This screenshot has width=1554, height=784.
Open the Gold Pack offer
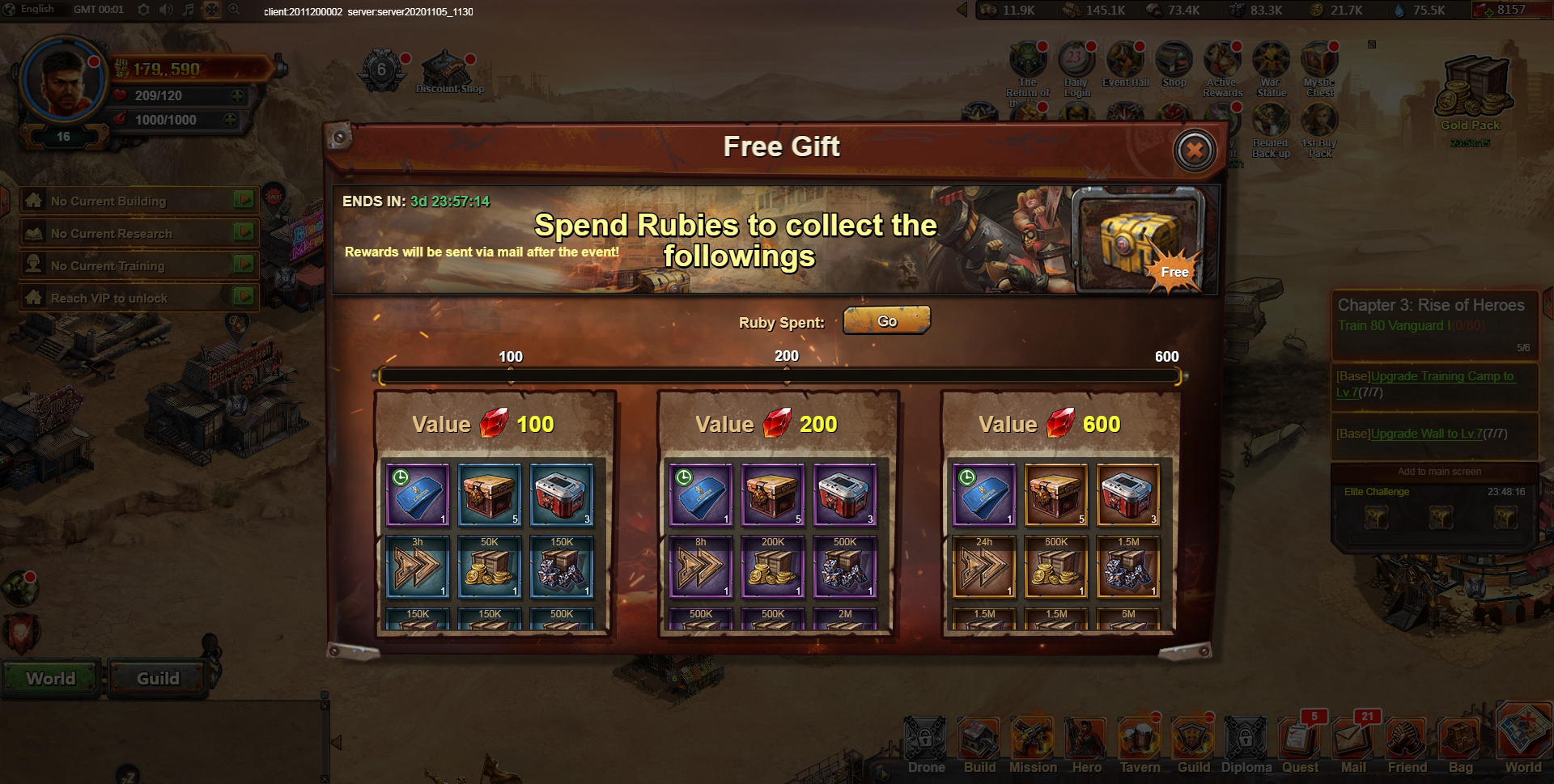[1471, 93]
